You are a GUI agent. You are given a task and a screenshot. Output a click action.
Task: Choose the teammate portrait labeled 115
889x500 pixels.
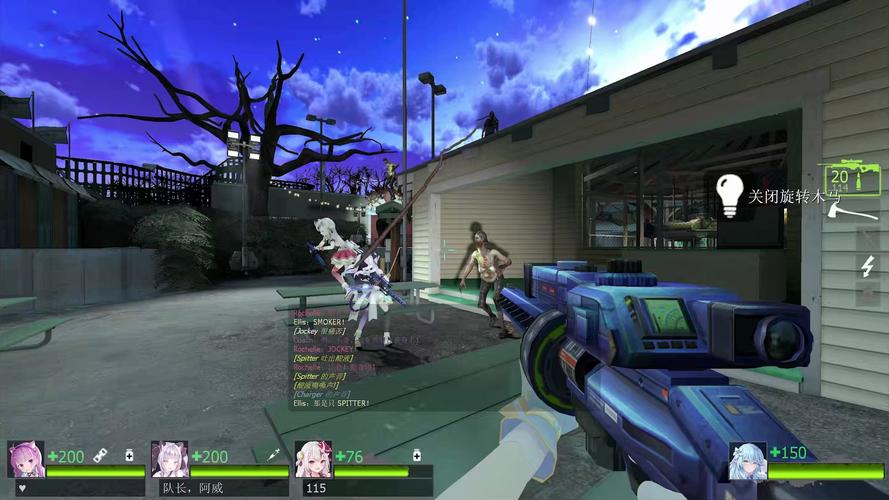(313, 459)
